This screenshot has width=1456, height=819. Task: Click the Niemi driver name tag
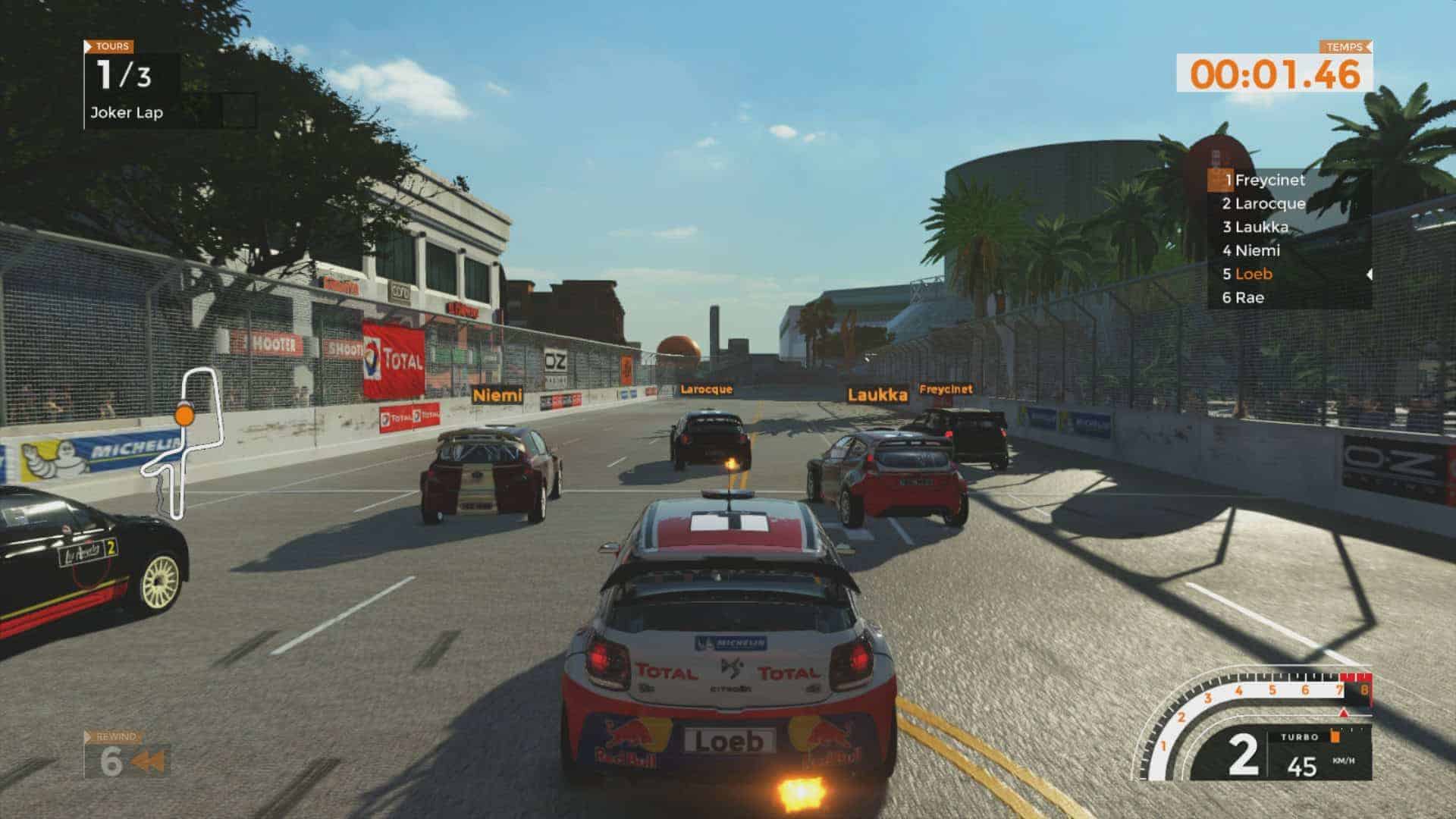point(497,395)
